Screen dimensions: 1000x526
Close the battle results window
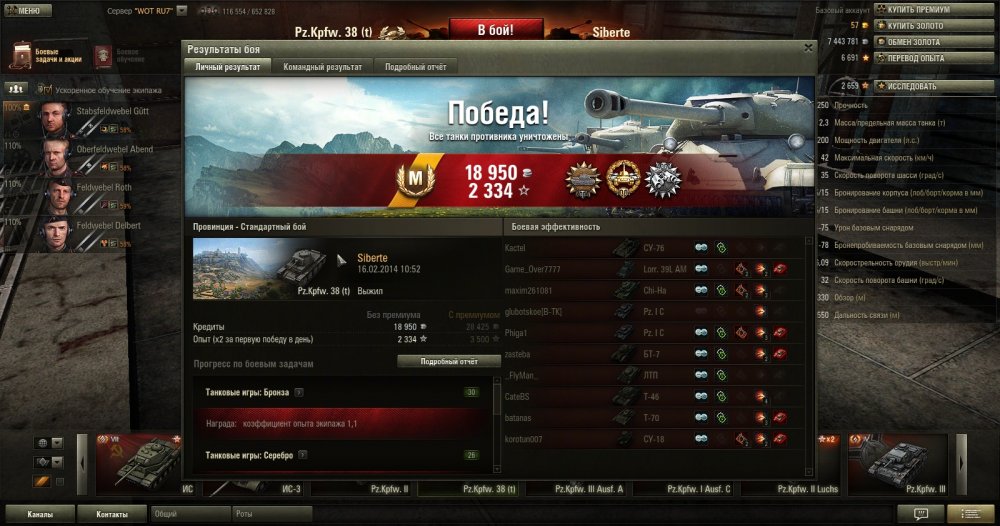pyautogui.click(x=808, y=47)
